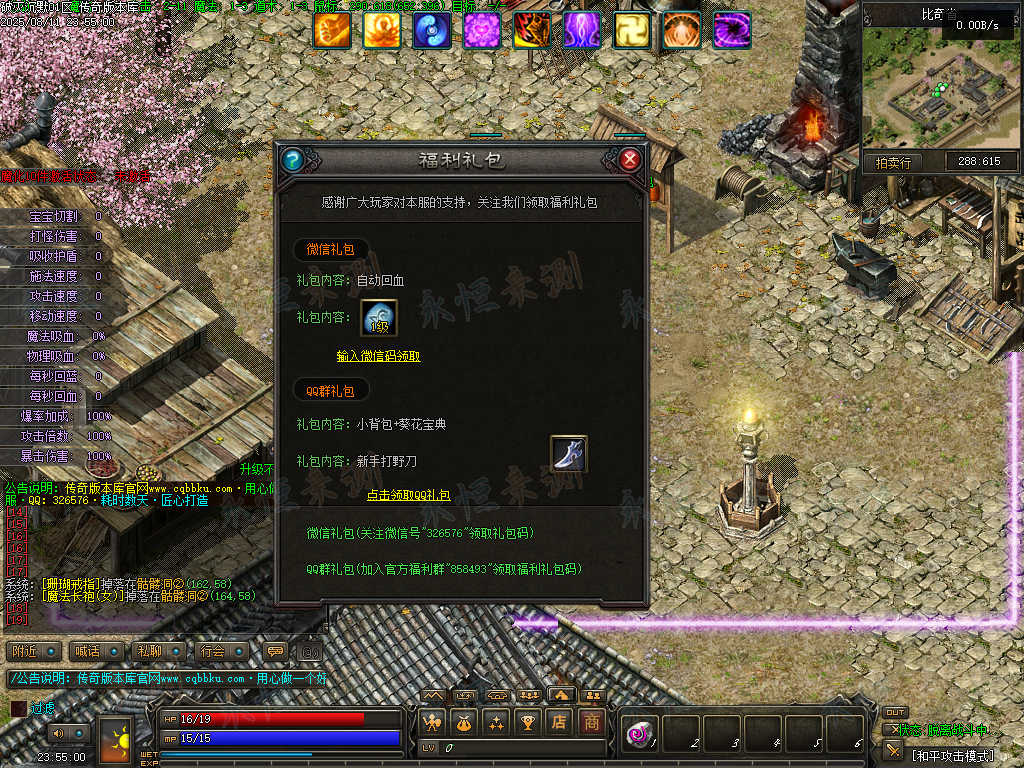Activate the dark purple vortex icon
This screenshot has width=1024, height=768.
tap(732, 30)
